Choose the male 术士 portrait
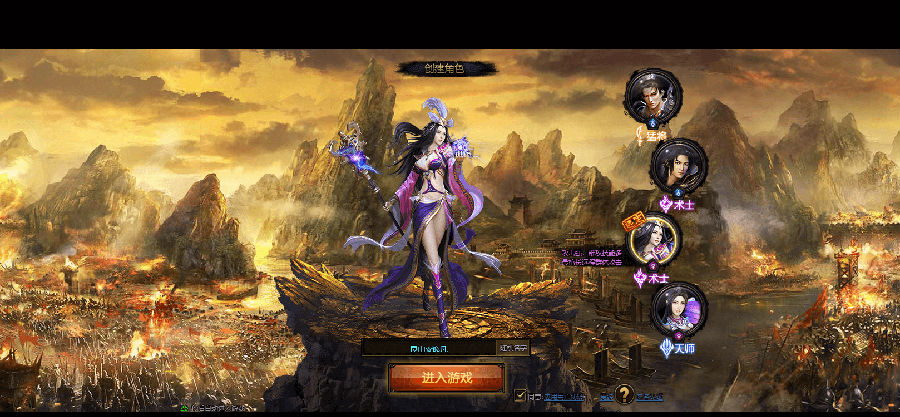This screenshot has width=900, height=417. [678, 164]
